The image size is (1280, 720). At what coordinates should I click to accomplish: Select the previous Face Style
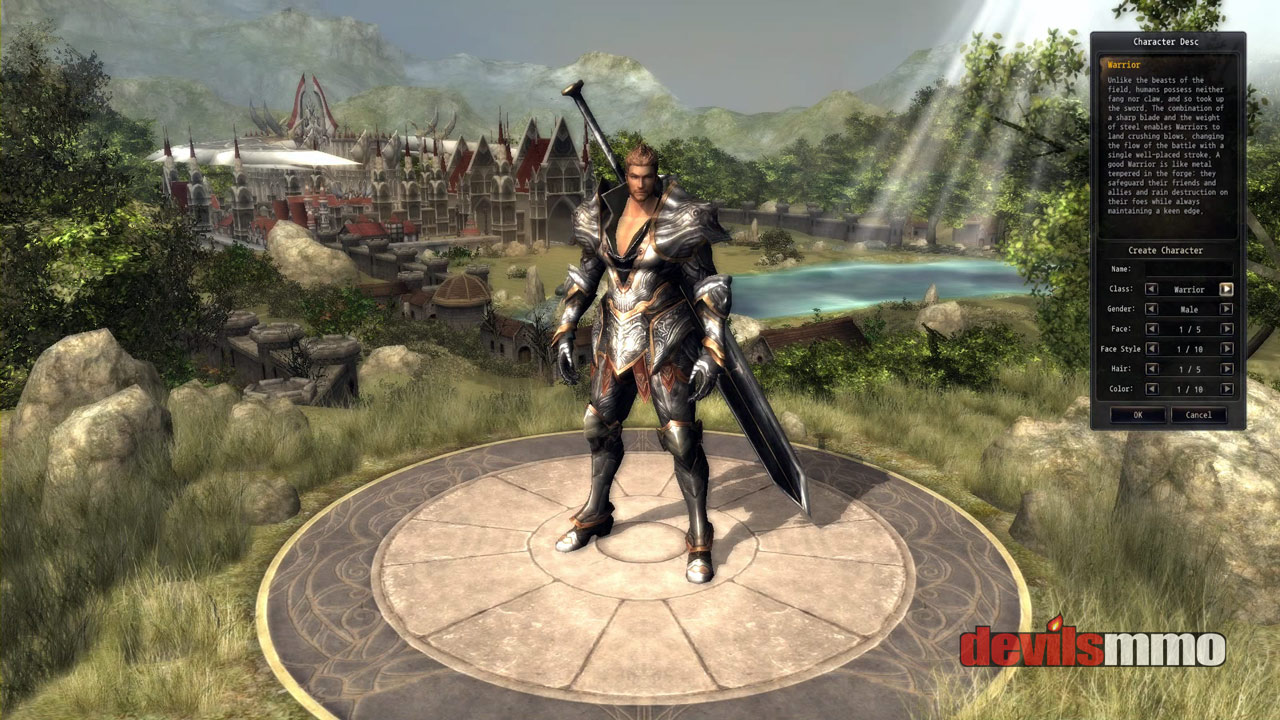tap(1152, 349)
